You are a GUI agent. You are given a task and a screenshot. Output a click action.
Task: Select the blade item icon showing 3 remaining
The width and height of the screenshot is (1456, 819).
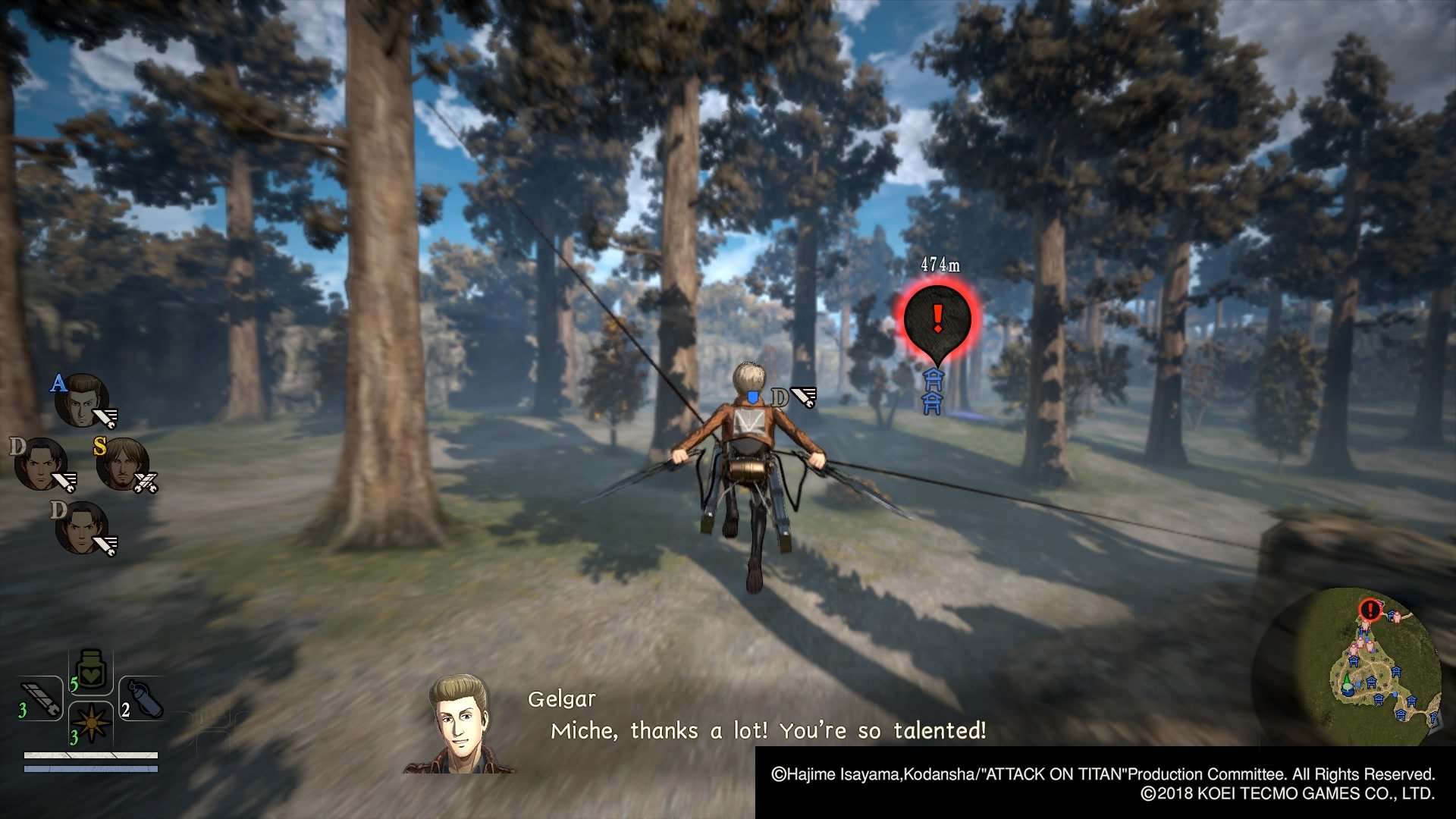pyautogui.click(x=39, y=699)
